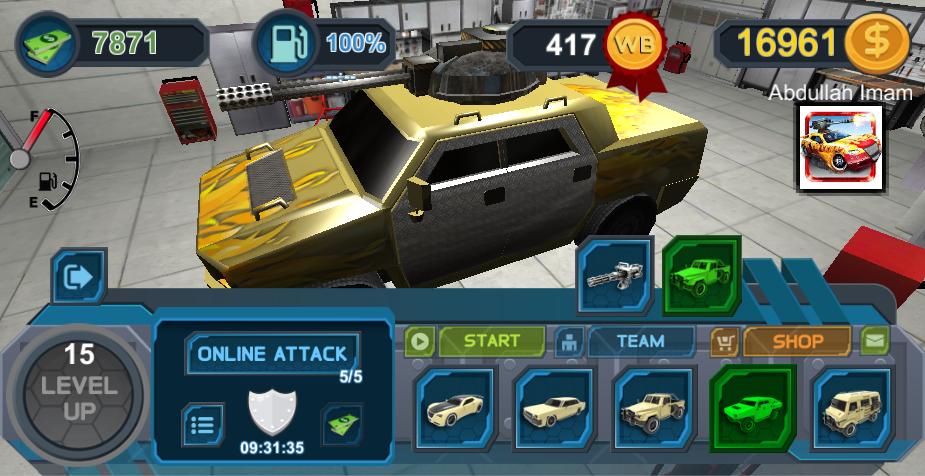Screen dimensions: 925x476
Task: Choose the cream sedan car thumbnail
Action: (x=554, y=408)
